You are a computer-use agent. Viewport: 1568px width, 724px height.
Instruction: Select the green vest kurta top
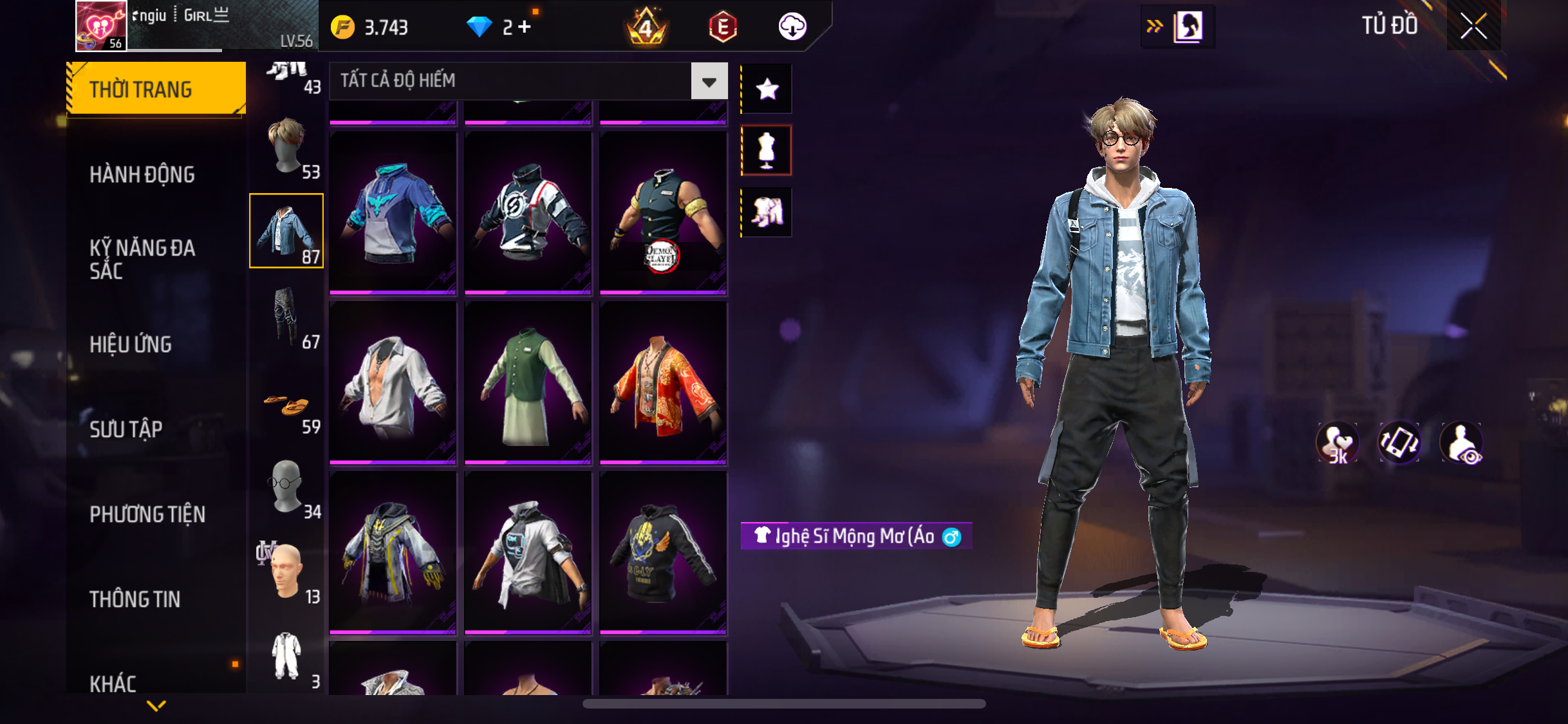coord(528,383)
